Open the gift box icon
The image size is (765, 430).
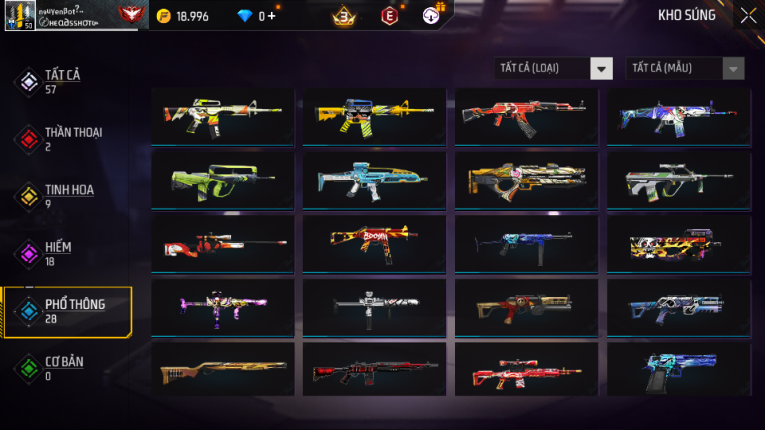click(431, 16)
